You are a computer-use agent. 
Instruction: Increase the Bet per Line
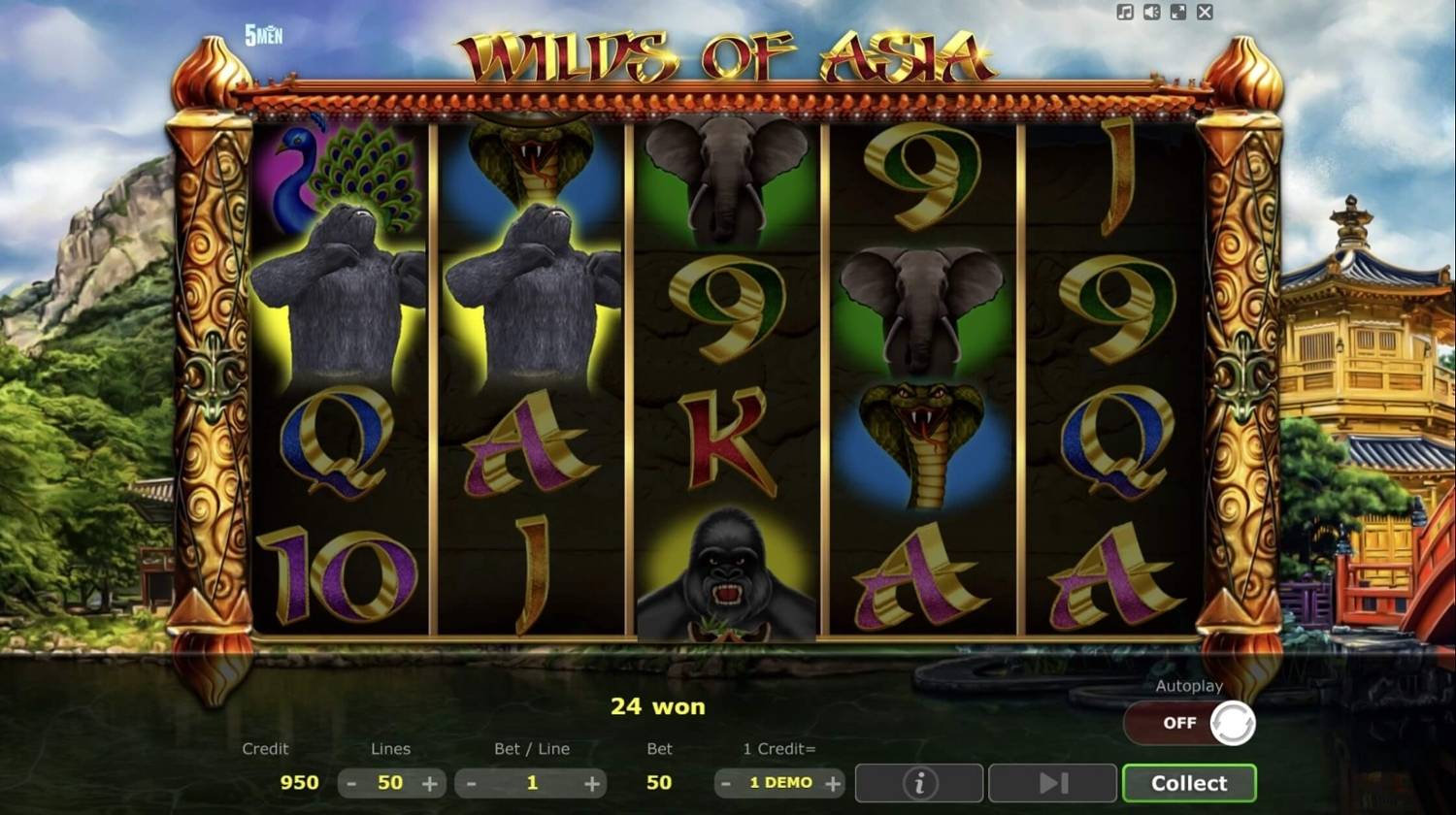[593, 783]
